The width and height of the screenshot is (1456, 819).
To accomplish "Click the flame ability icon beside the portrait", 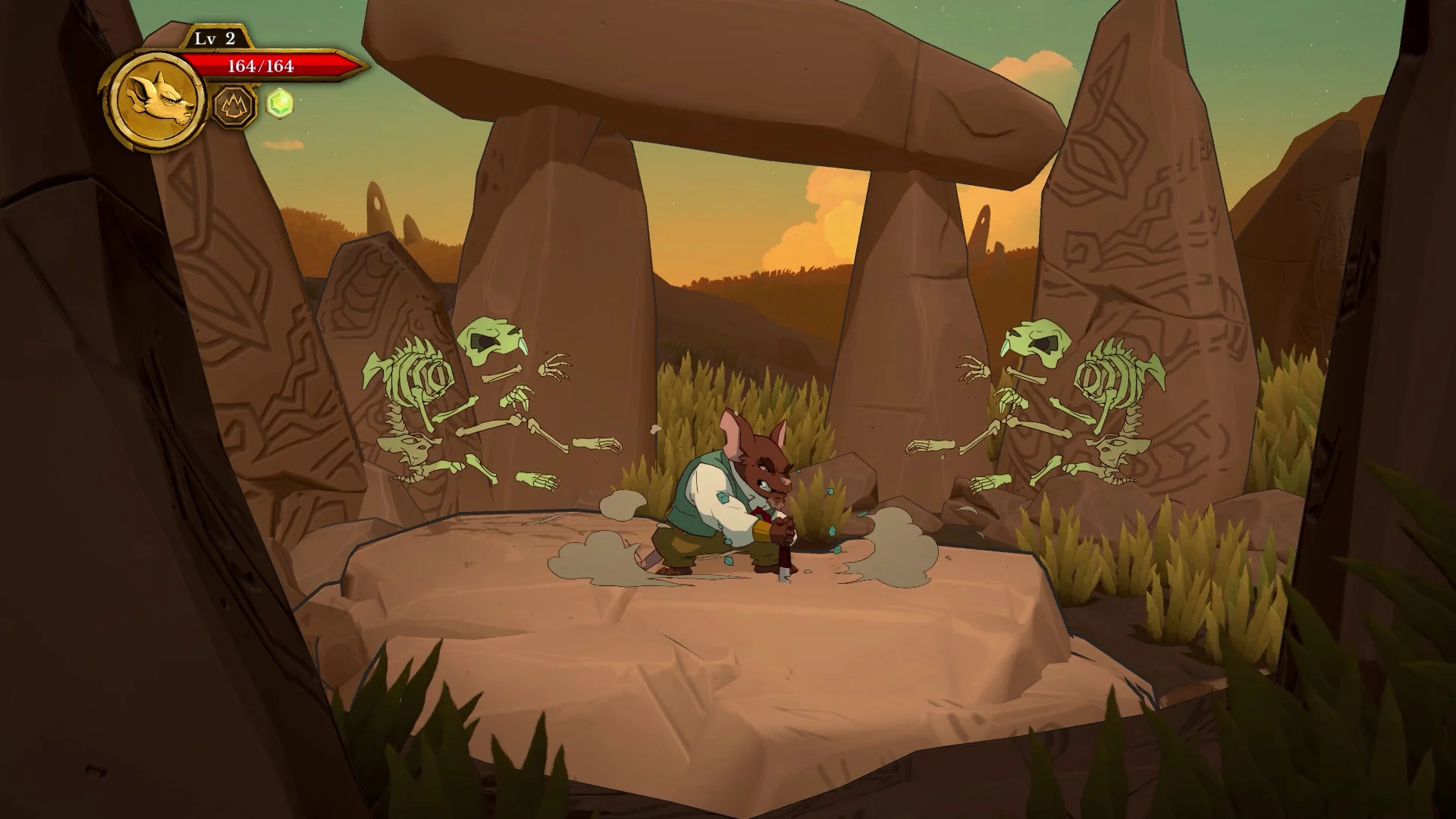I will point(235,107).
